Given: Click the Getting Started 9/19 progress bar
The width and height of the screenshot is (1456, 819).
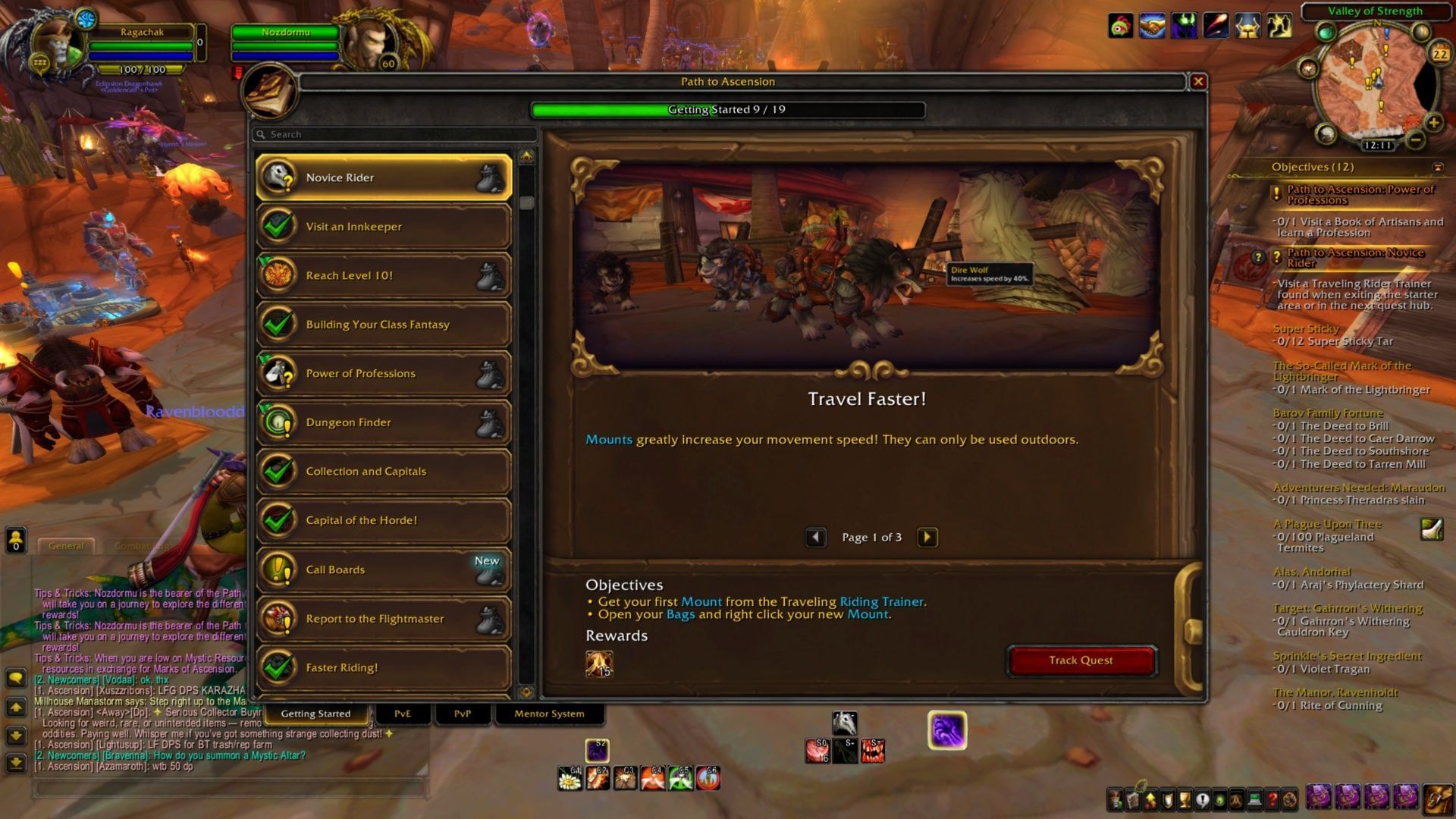Looking at the screenshot, I should click(x=728, y=109).
